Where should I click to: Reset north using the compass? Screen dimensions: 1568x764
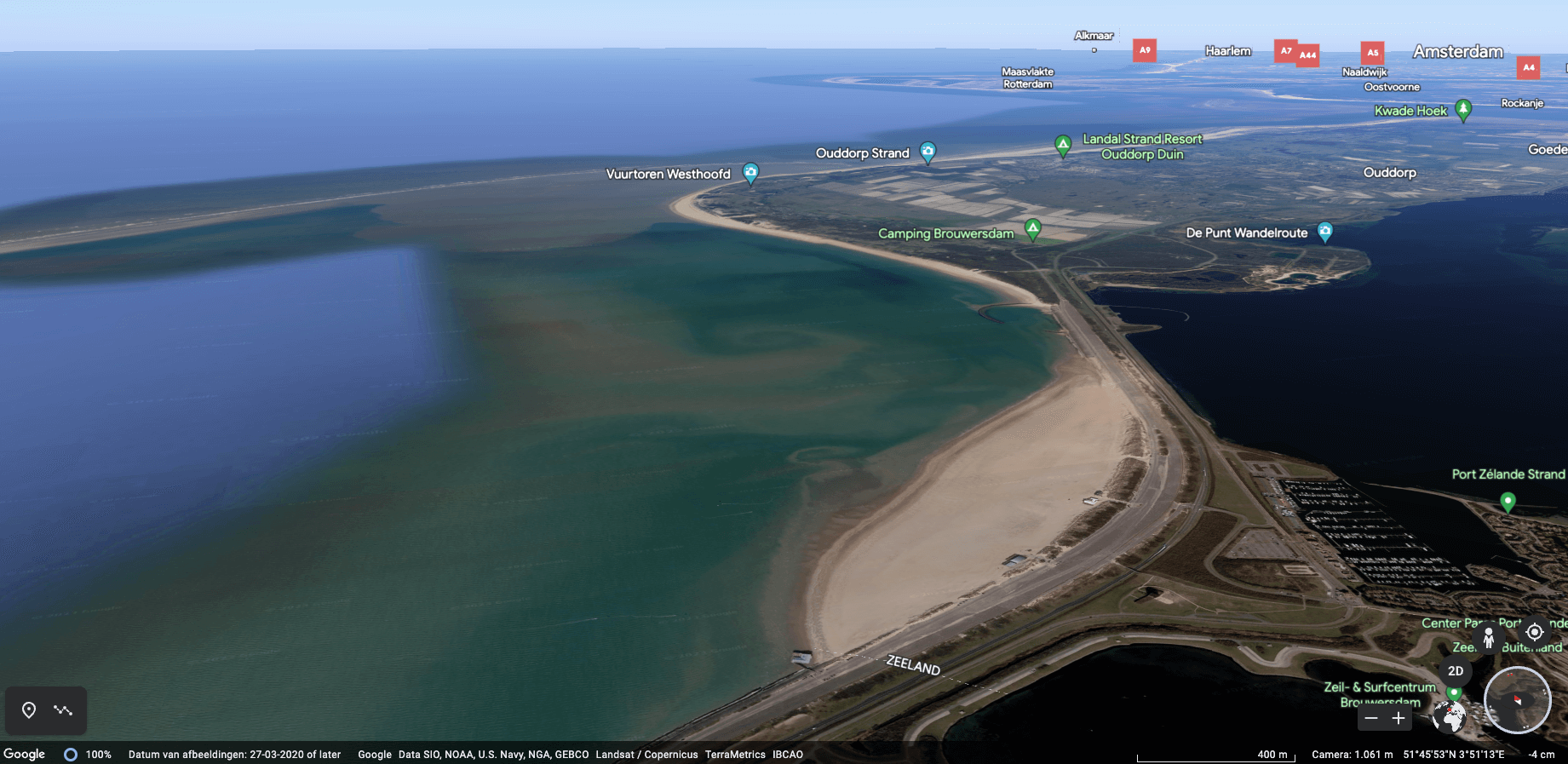pyautogui.click(x=1518, y=700)
